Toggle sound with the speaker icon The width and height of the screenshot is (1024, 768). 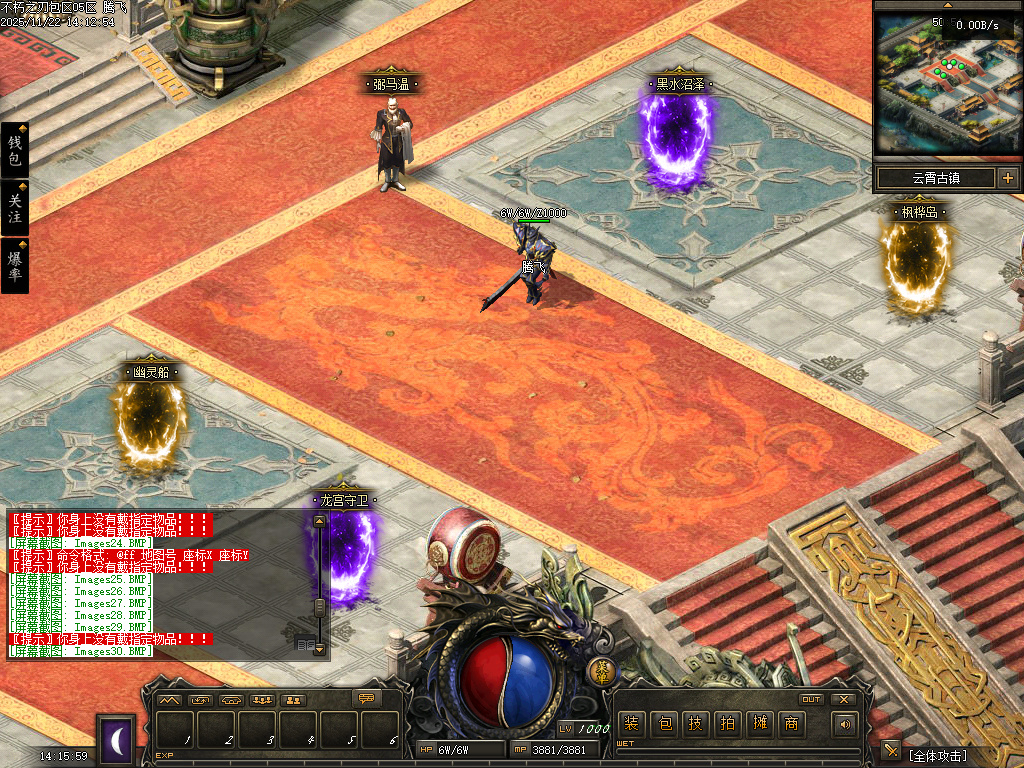point(845,724)
